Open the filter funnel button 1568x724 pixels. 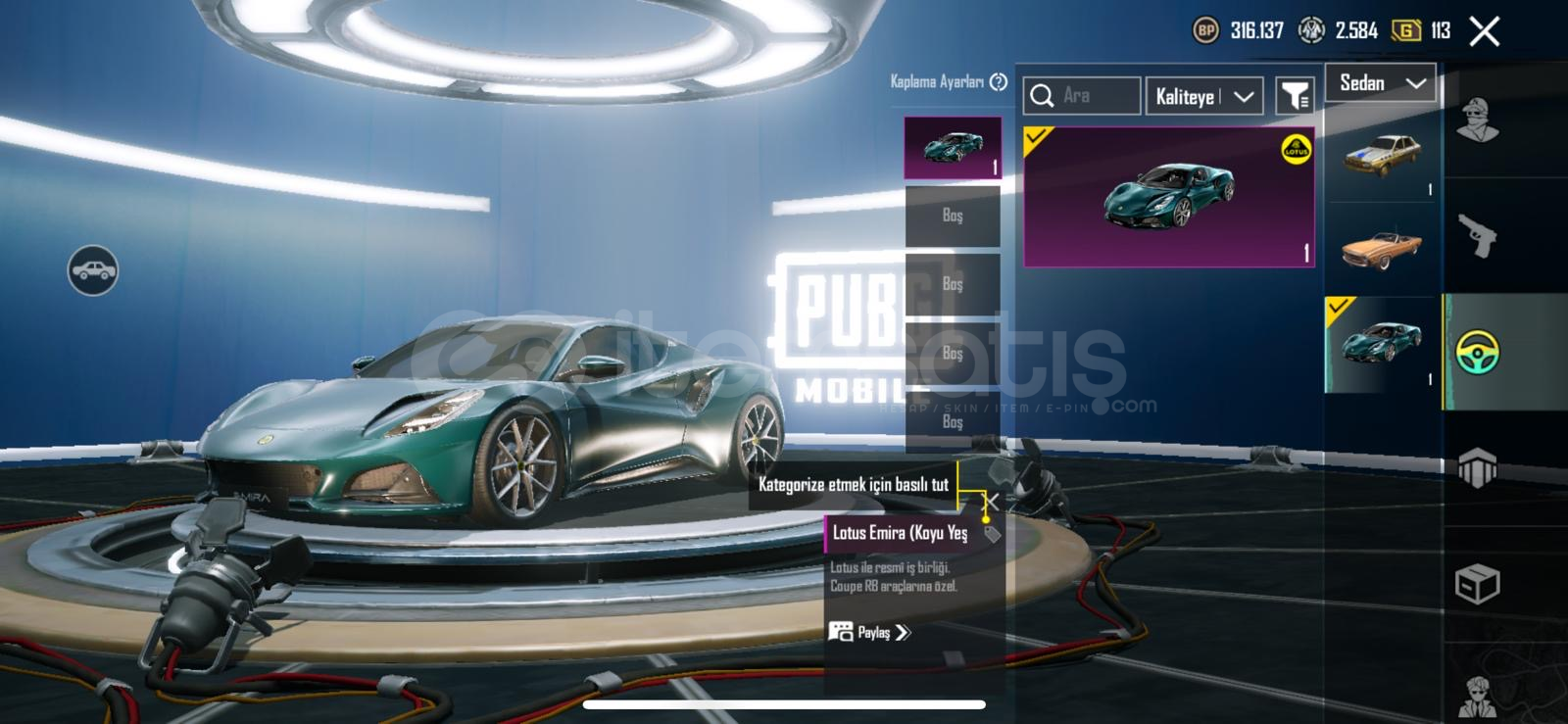[1295, 96]
